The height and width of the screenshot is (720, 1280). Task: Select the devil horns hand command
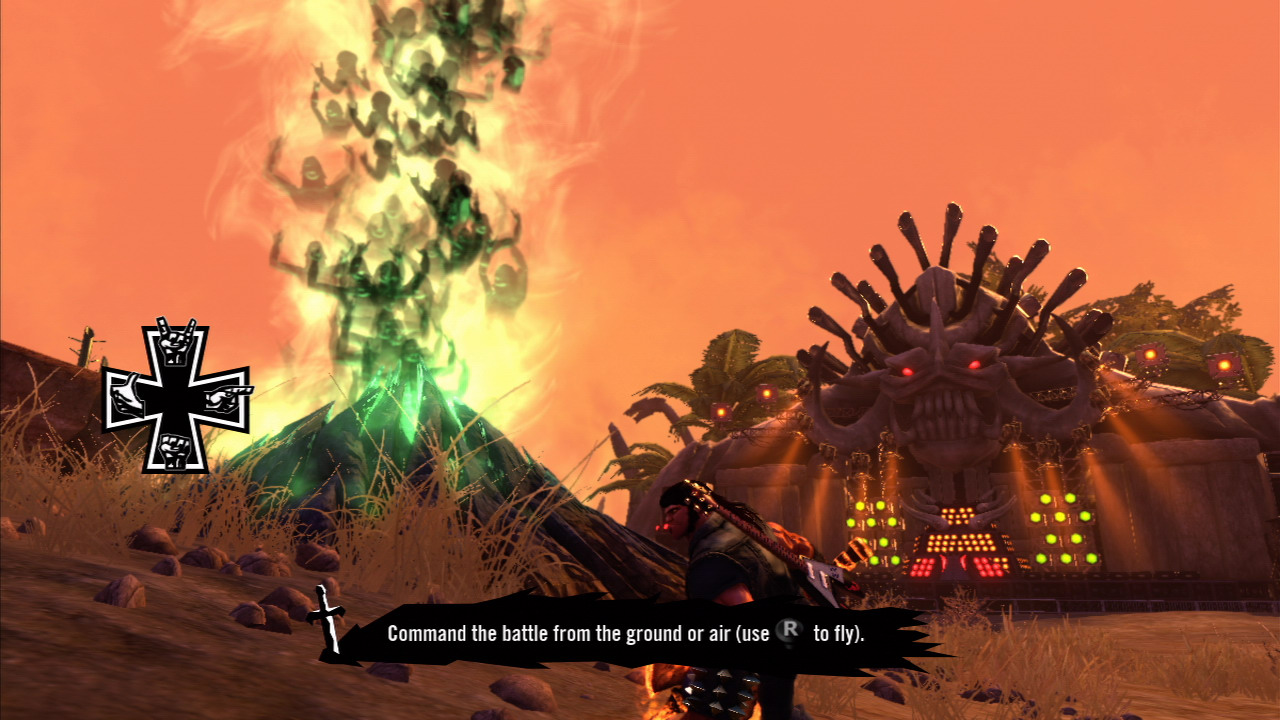tap(177, 343)
